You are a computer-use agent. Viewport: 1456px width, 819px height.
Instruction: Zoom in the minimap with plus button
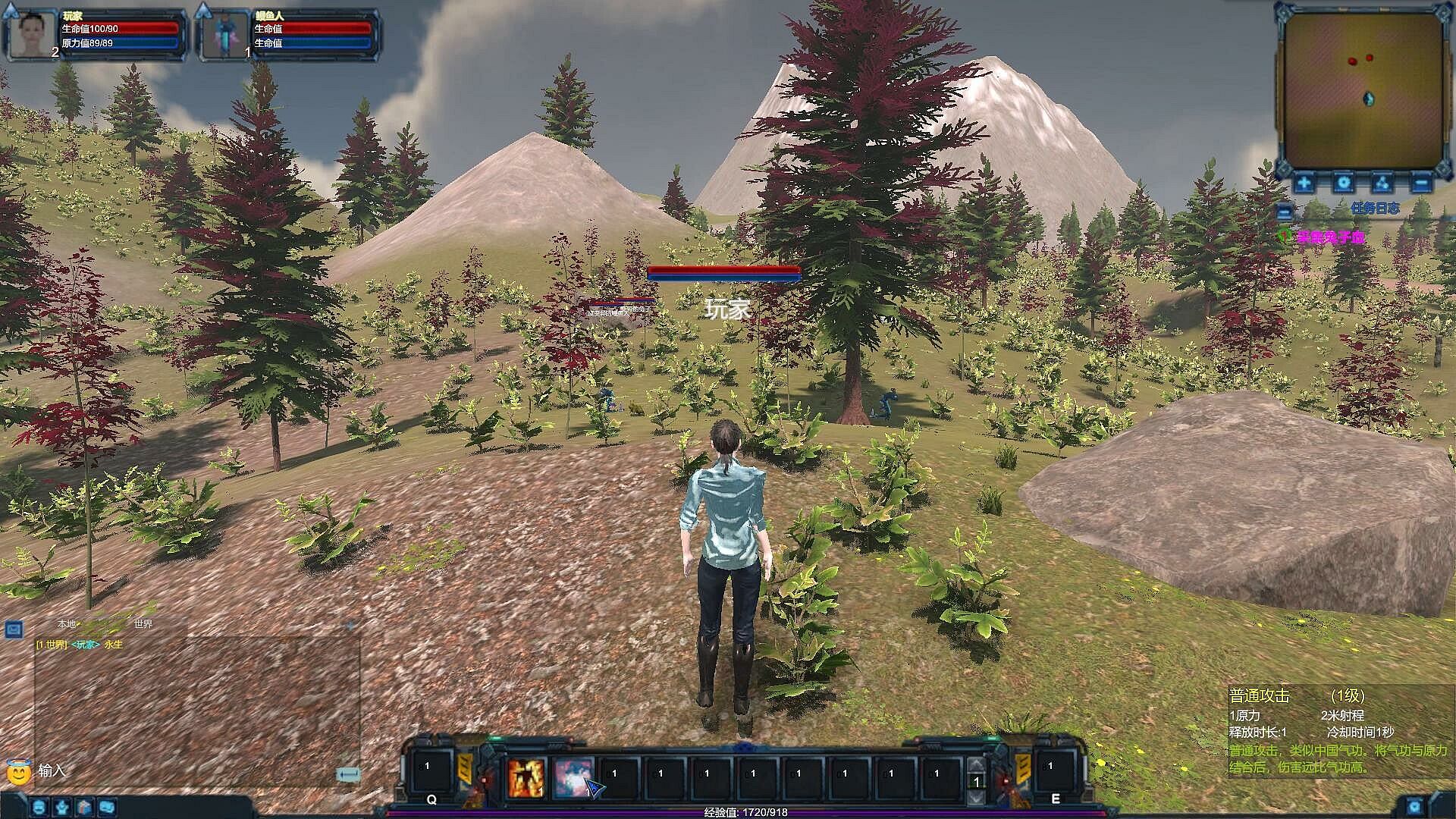tap(1304, 183)
